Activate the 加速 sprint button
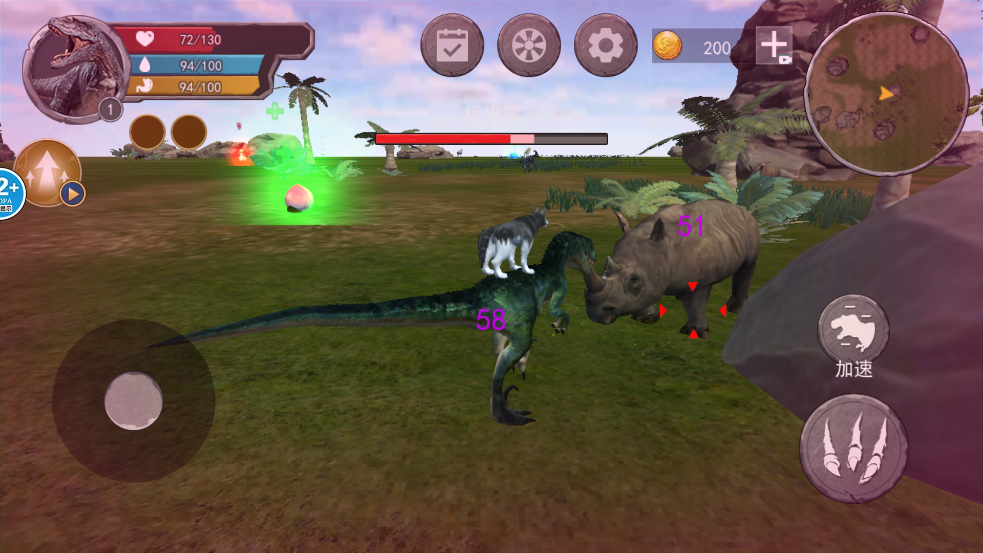This screenshot has width=983, height=553. 853,328
